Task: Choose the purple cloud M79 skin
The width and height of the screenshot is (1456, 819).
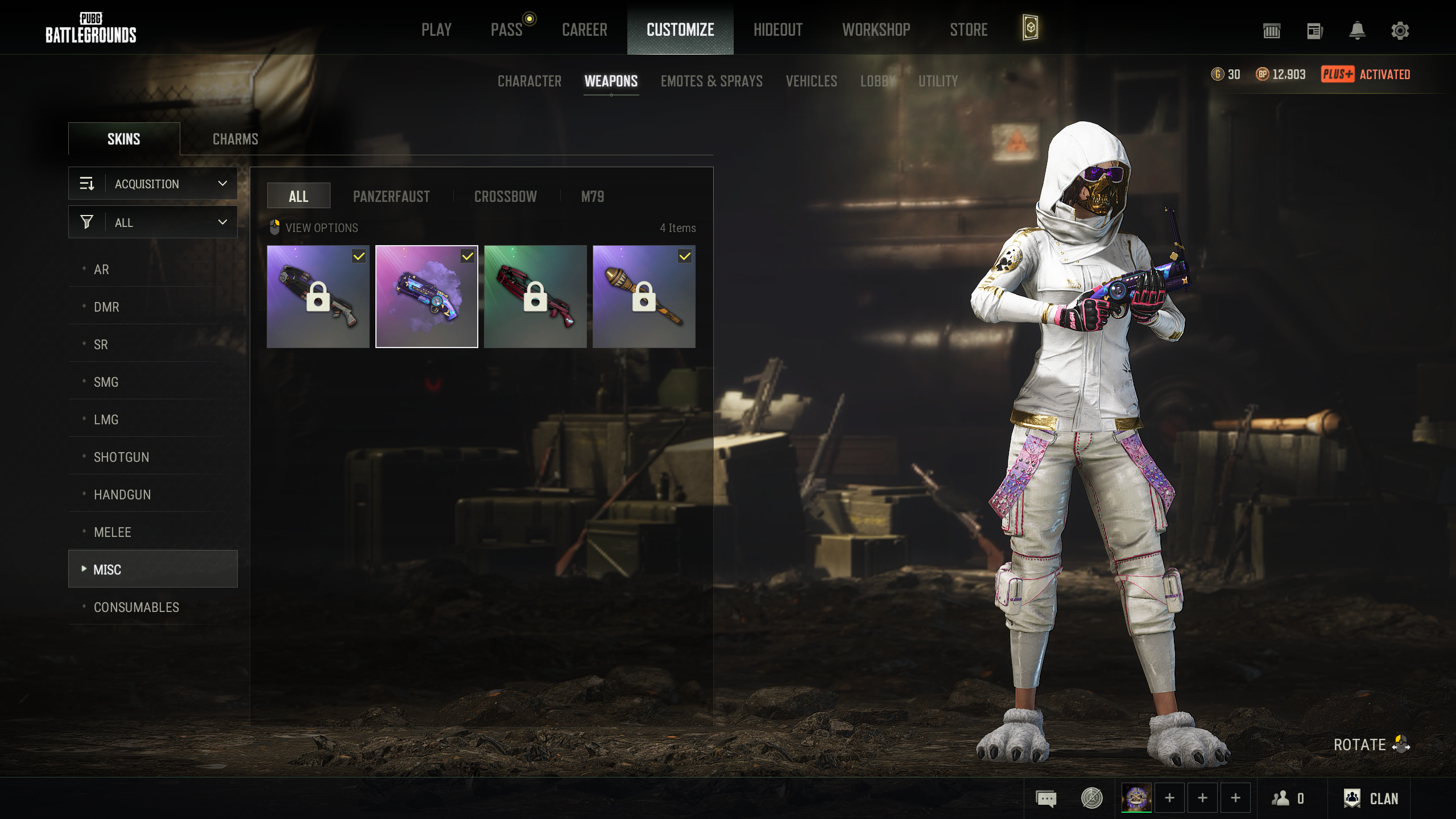Action: [427, 296]
